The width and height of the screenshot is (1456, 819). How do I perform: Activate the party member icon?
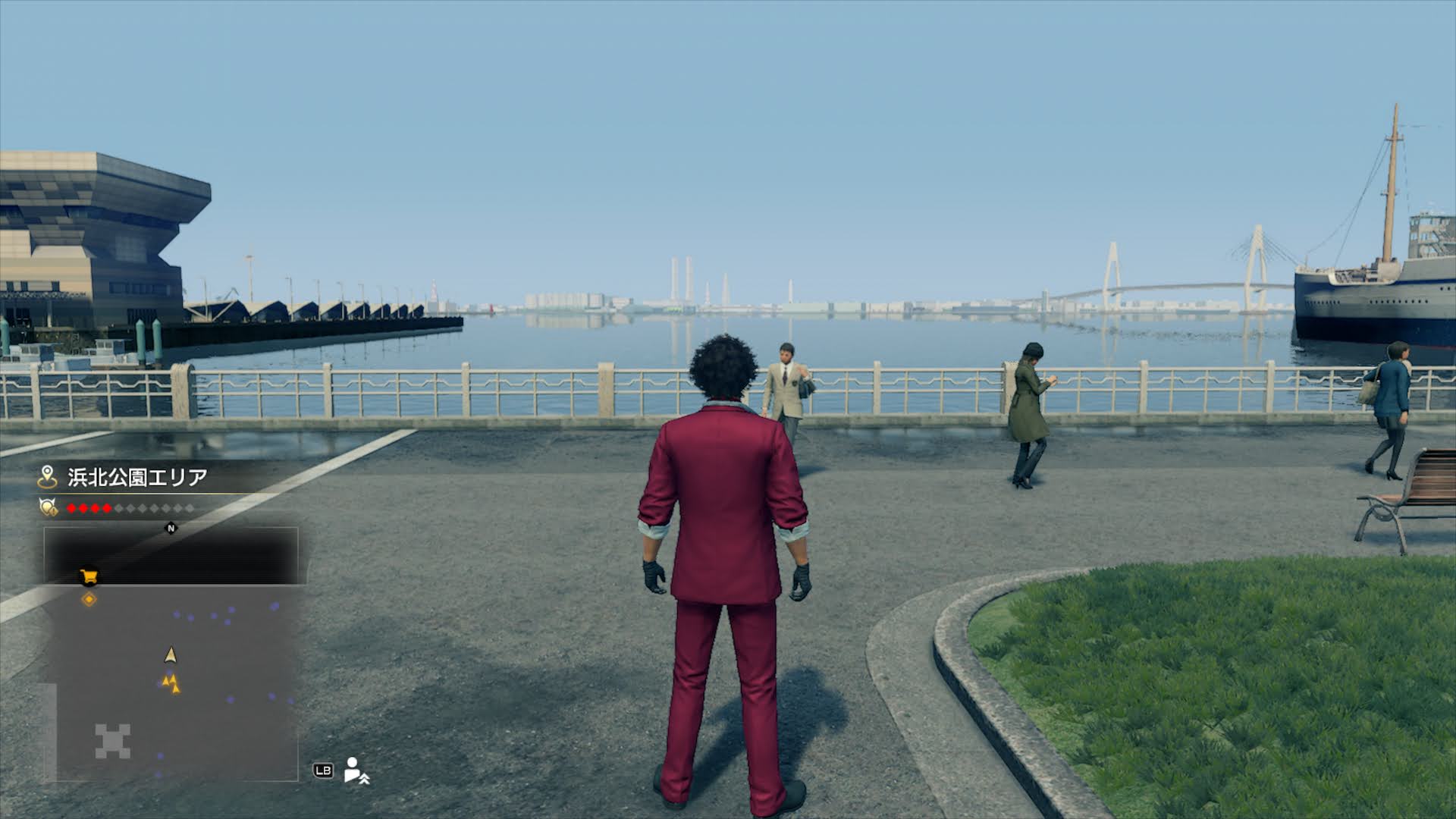point(355,770)
